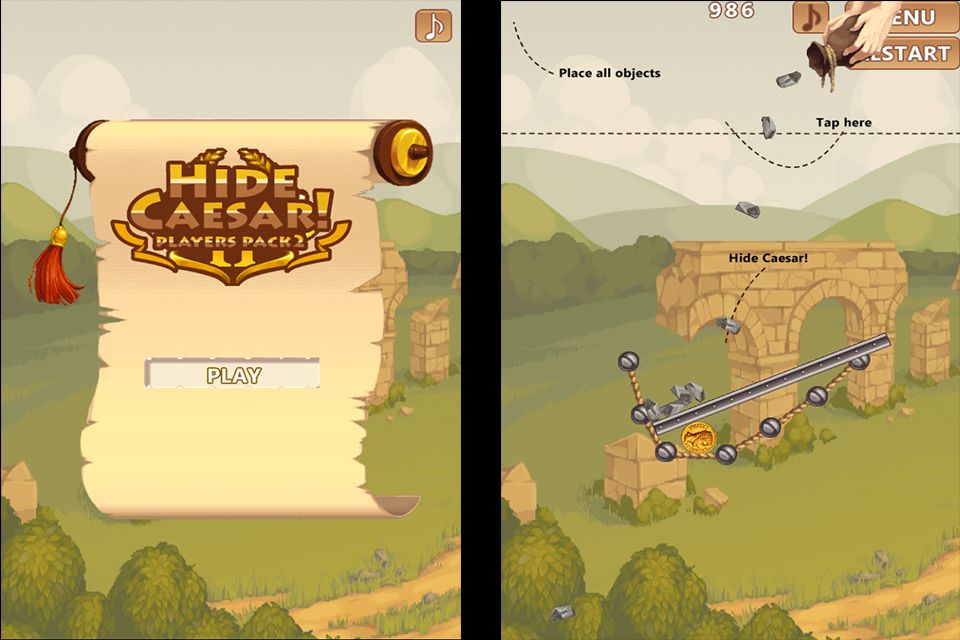Image resolution: width=960 pixels, height=640 pixels.
Task: Start the game with the PLAY button
Action: pyautogui.click(x=233, y=375)
